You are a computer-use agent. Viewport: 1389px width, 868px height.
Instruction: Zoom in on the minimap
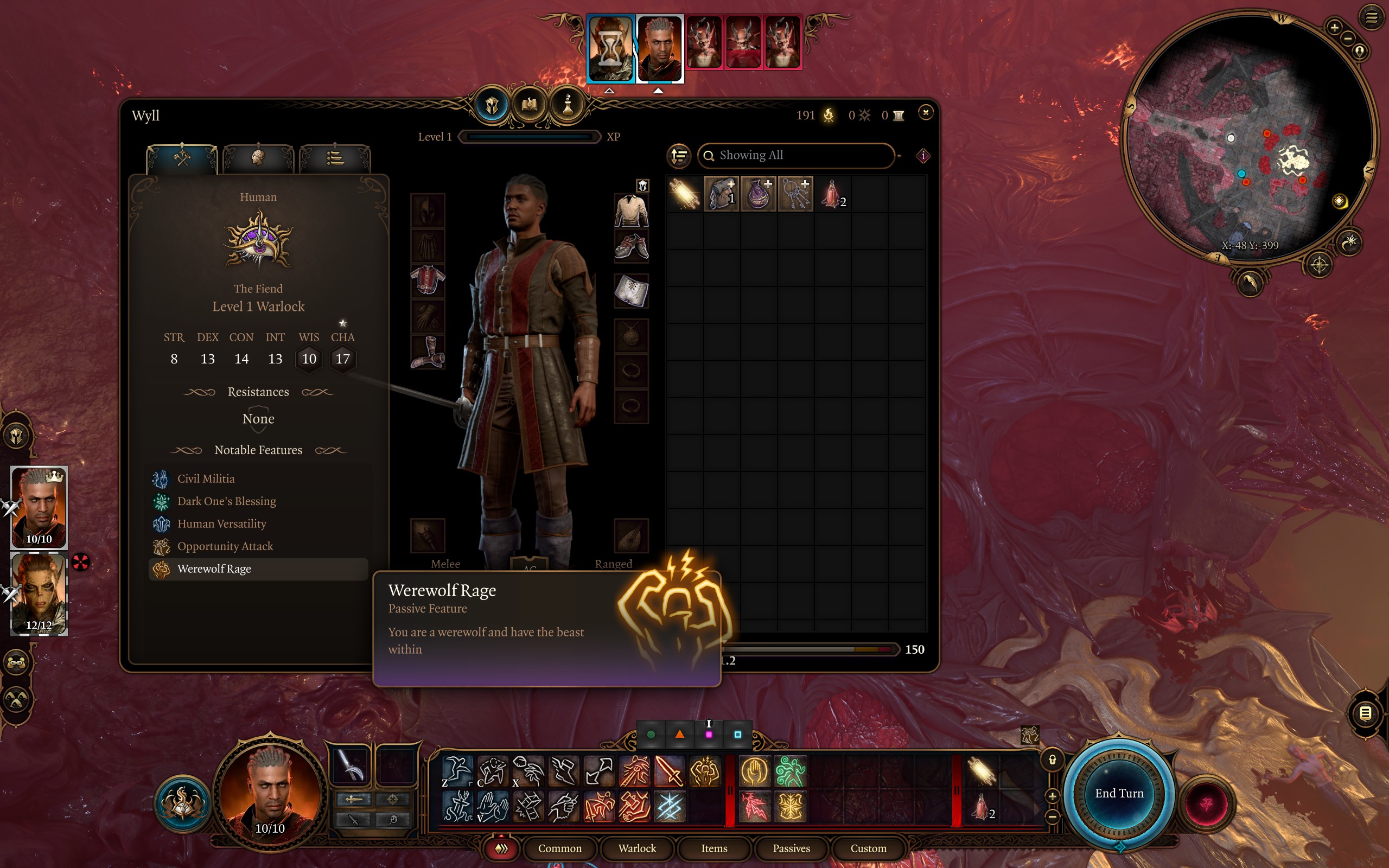pyautogui.click(x=1334, y=27)
